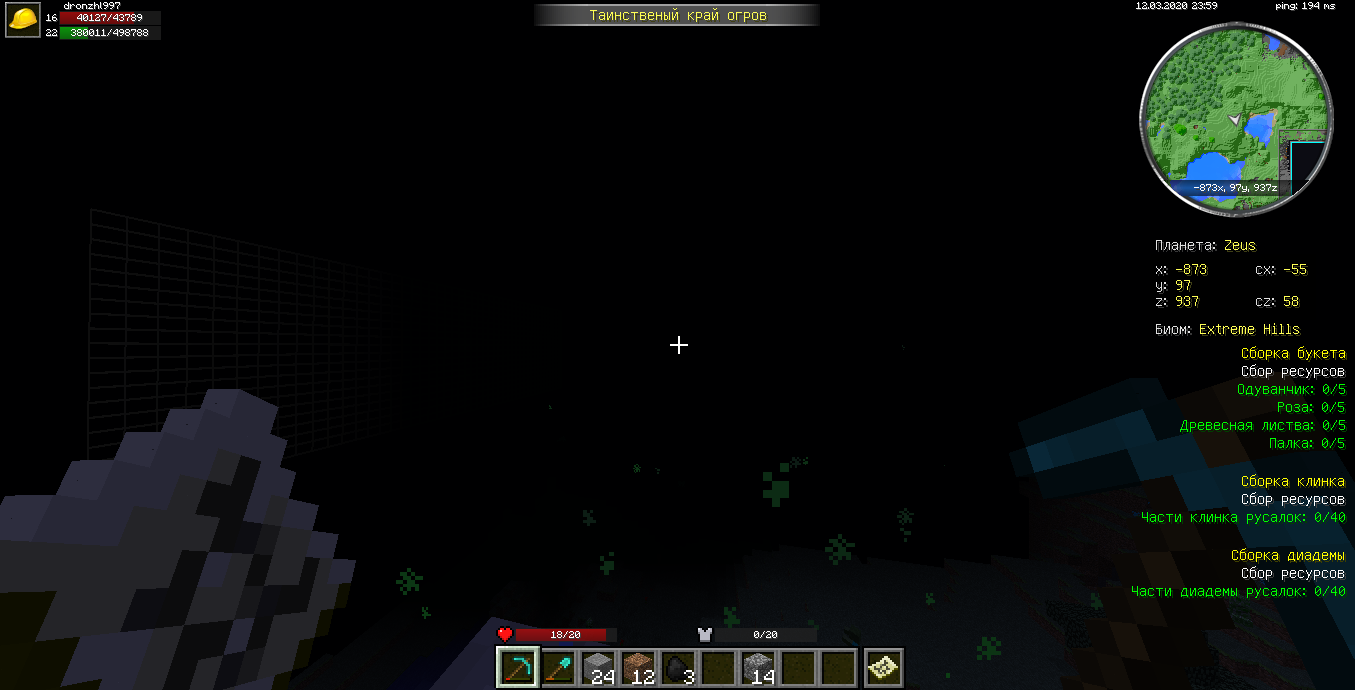Select the cobblestone stack of 14
This screenshot has width=1355, height=690.
[x=759, y=667]
